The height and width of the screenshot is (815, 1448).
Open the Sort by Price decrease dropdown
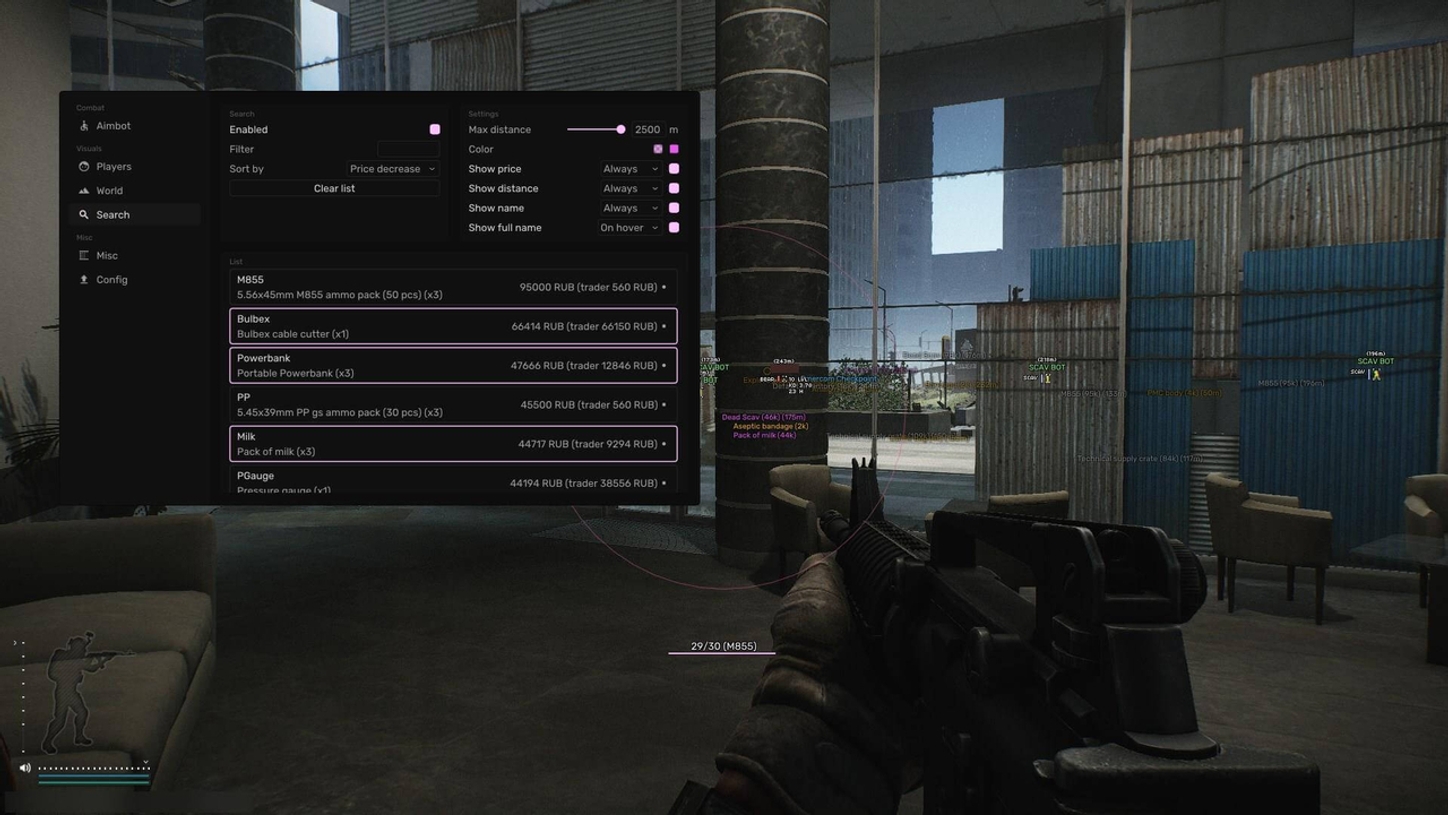391,168
